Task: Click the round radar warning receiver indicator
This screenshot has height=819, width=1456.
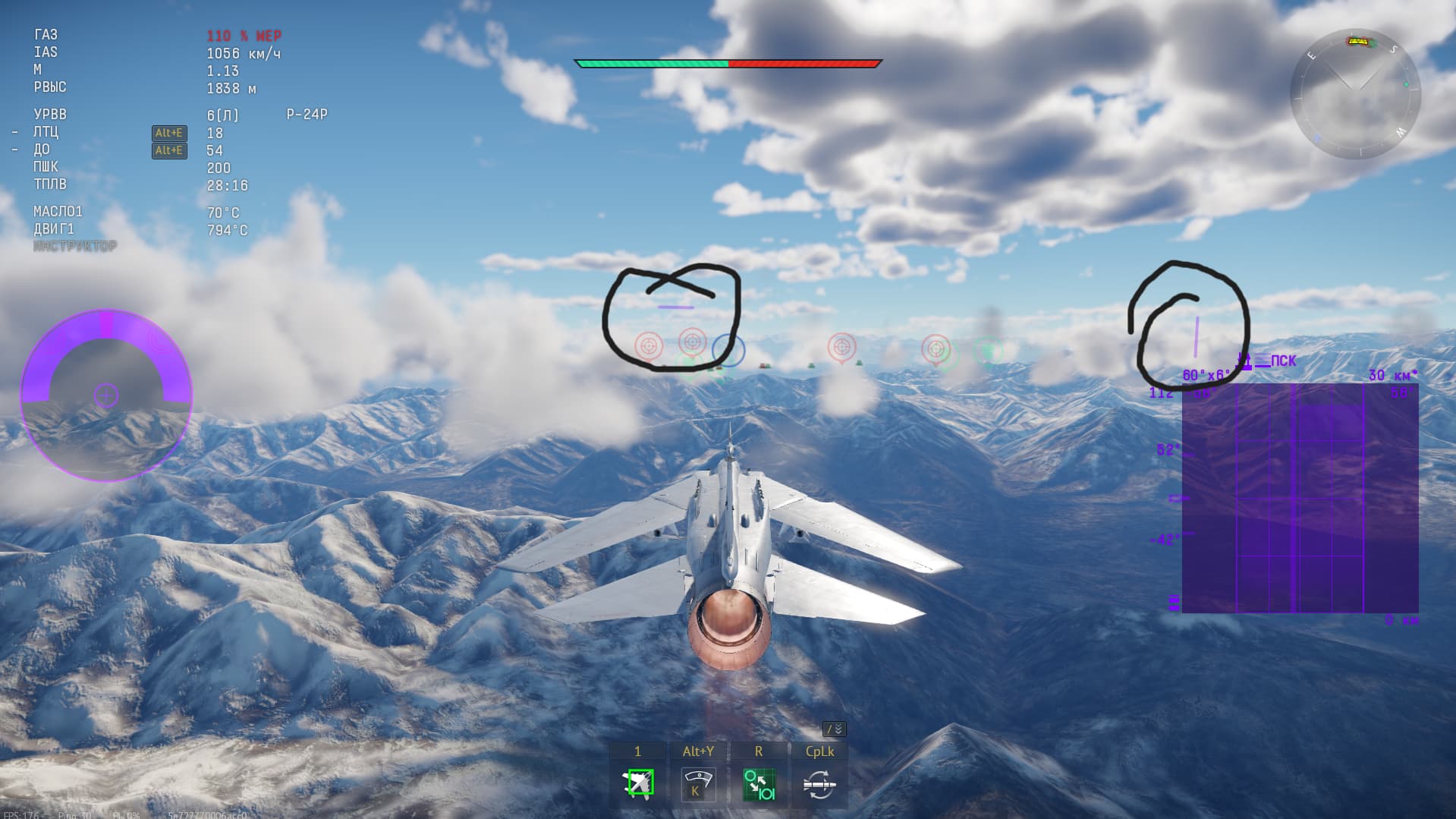Action: 106,395
